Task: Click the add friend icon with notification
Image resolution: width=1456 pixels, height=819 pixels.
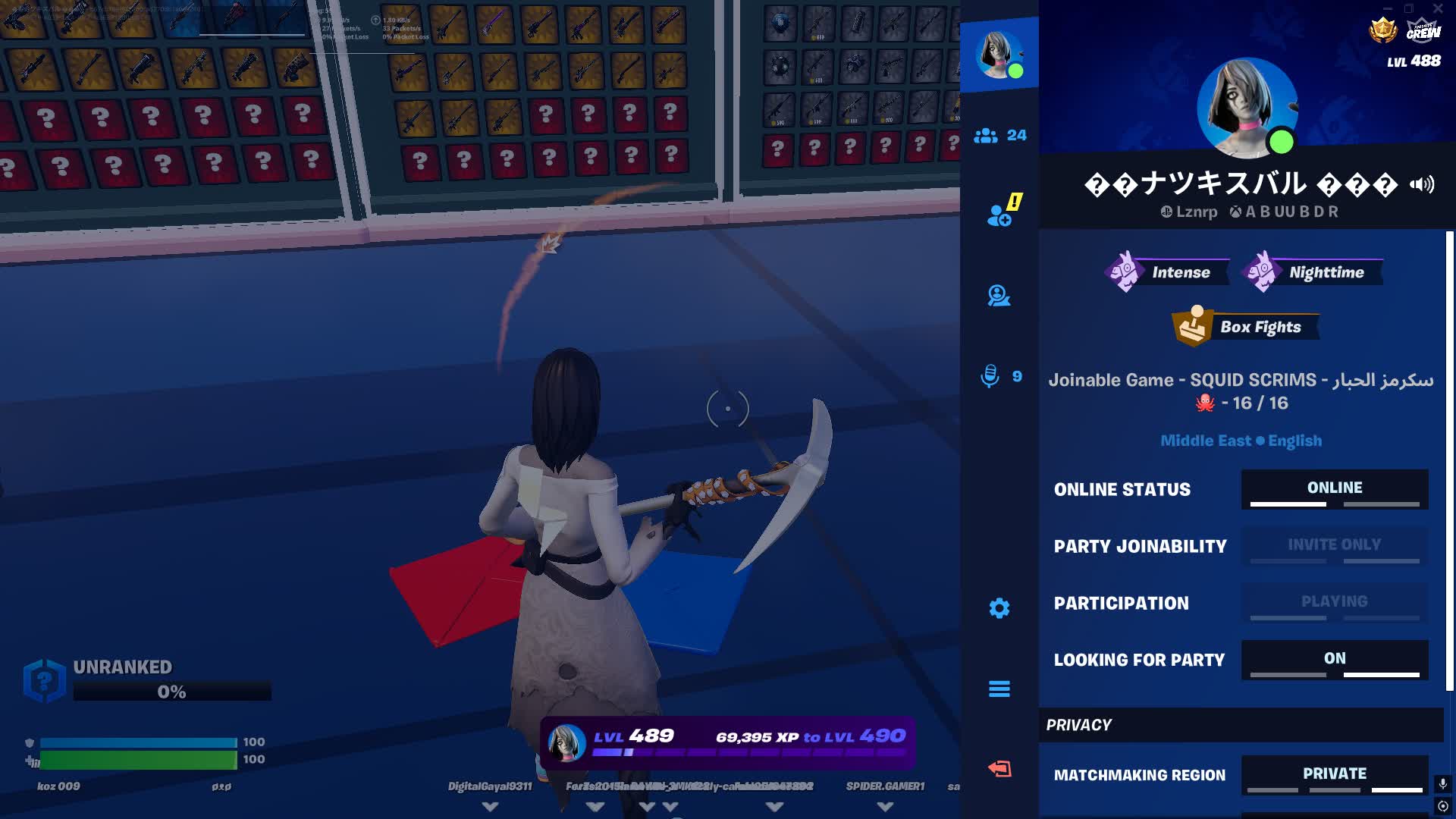Action: point(999,213)
